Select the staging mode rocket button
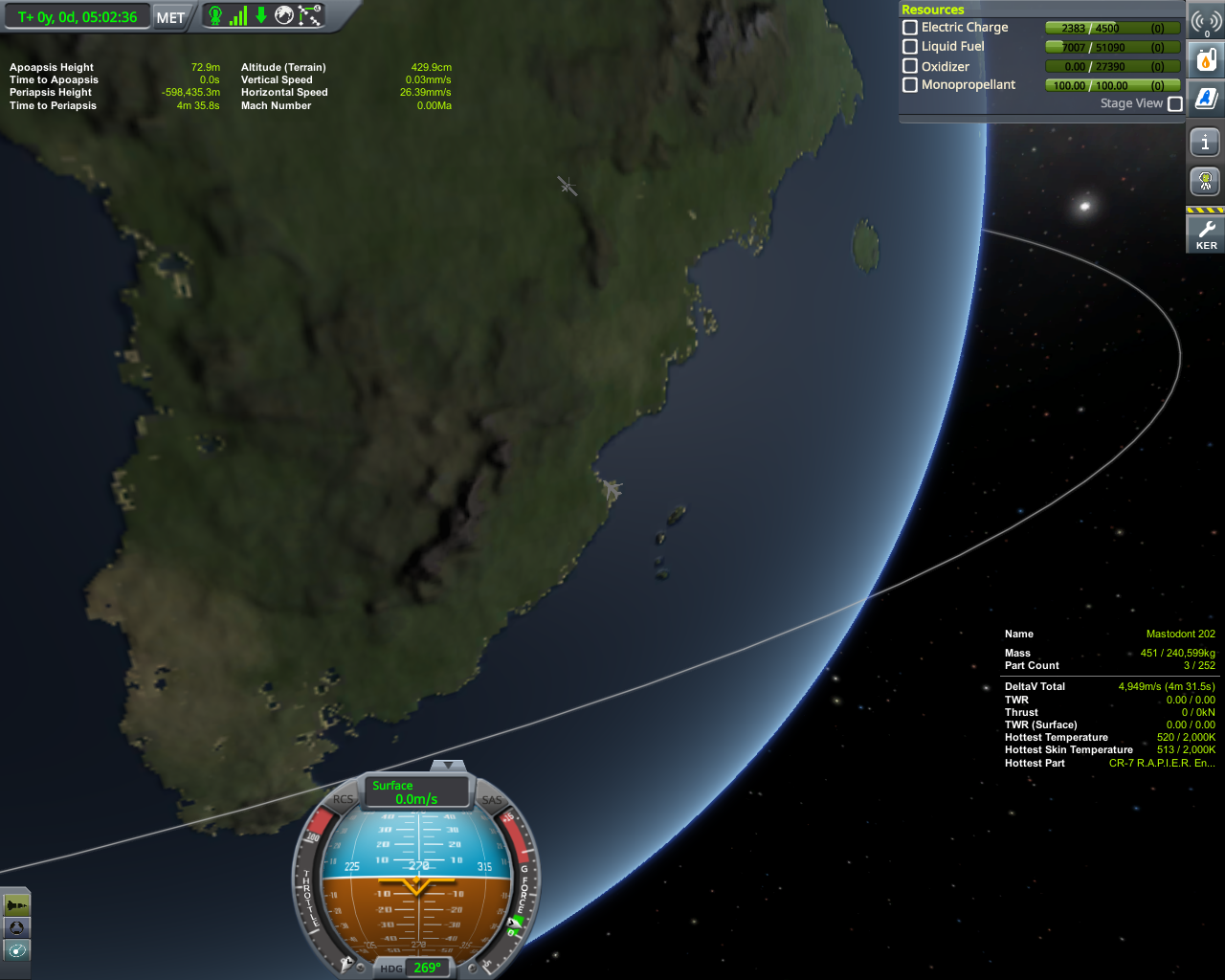The image size is (1225, 980). point(16,904)
